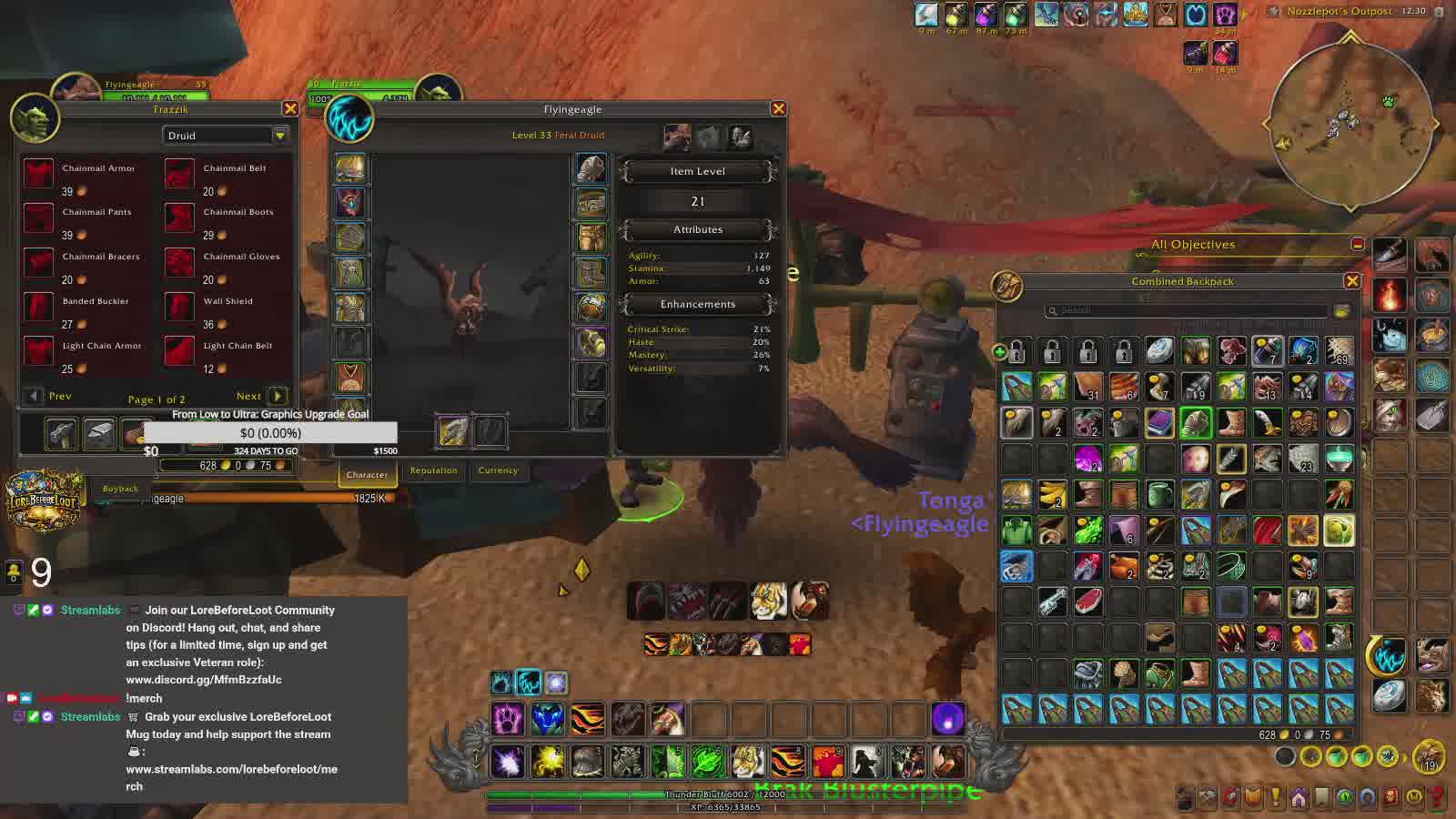Click the backpack search field
Image resolution: width=1456 pixels, height=819 pixels.
pos(1185,310)
